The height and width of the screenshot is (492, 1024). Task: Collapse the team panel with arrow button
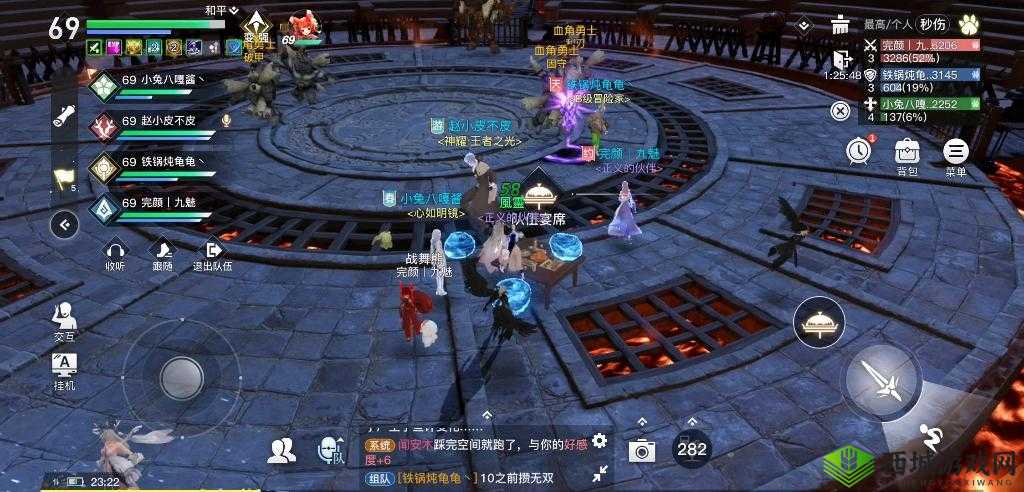65,224
